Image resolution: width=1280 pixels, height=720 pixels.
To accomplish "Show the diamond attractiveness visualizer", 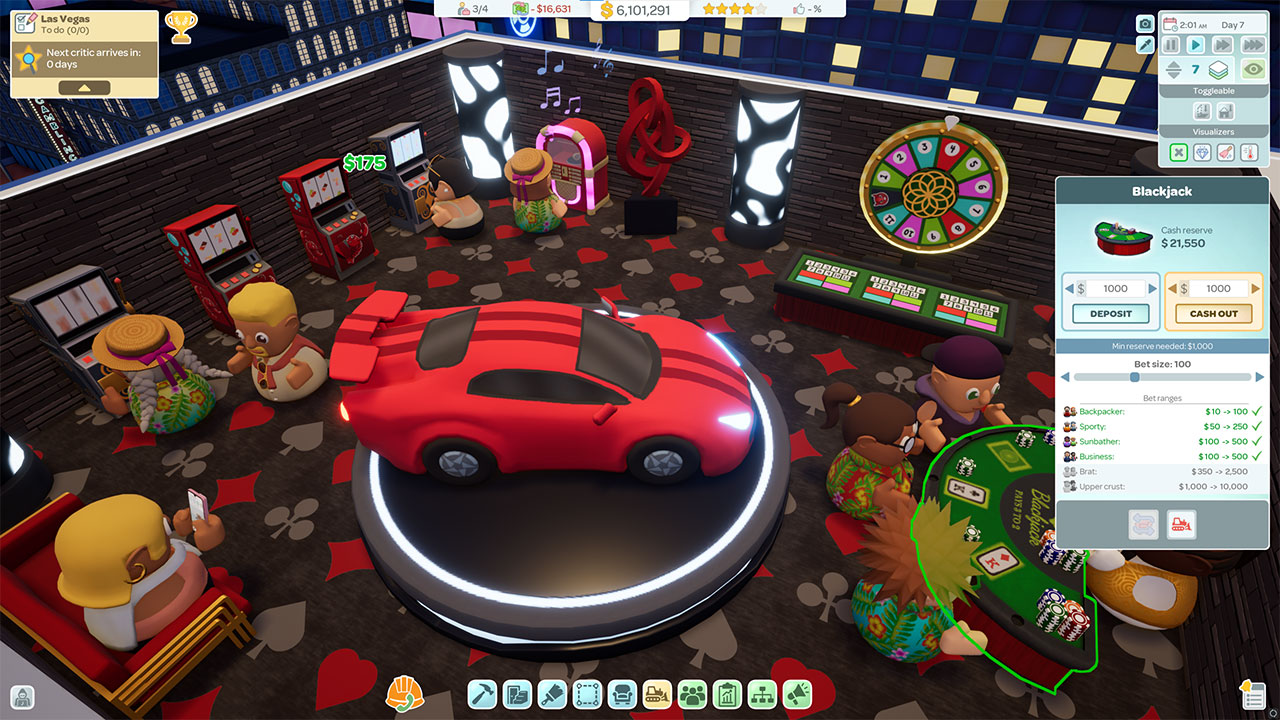I will coord(1201,153).
